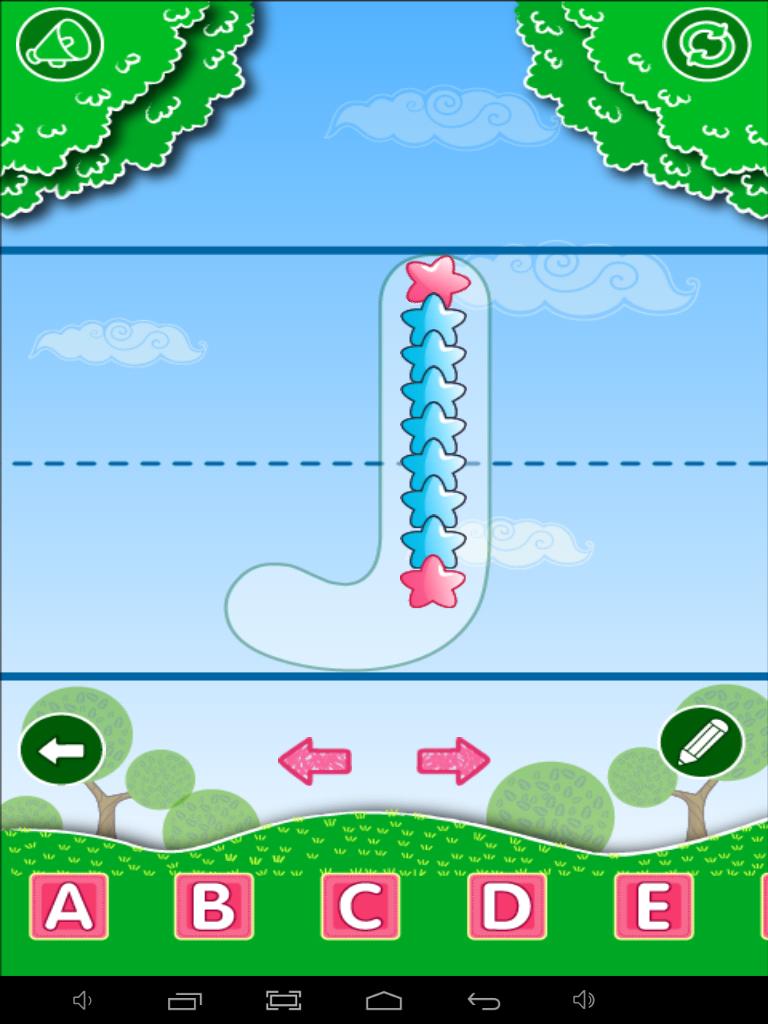
Task: Show the previous letter with pink left arrow
Action: [314, 761]
